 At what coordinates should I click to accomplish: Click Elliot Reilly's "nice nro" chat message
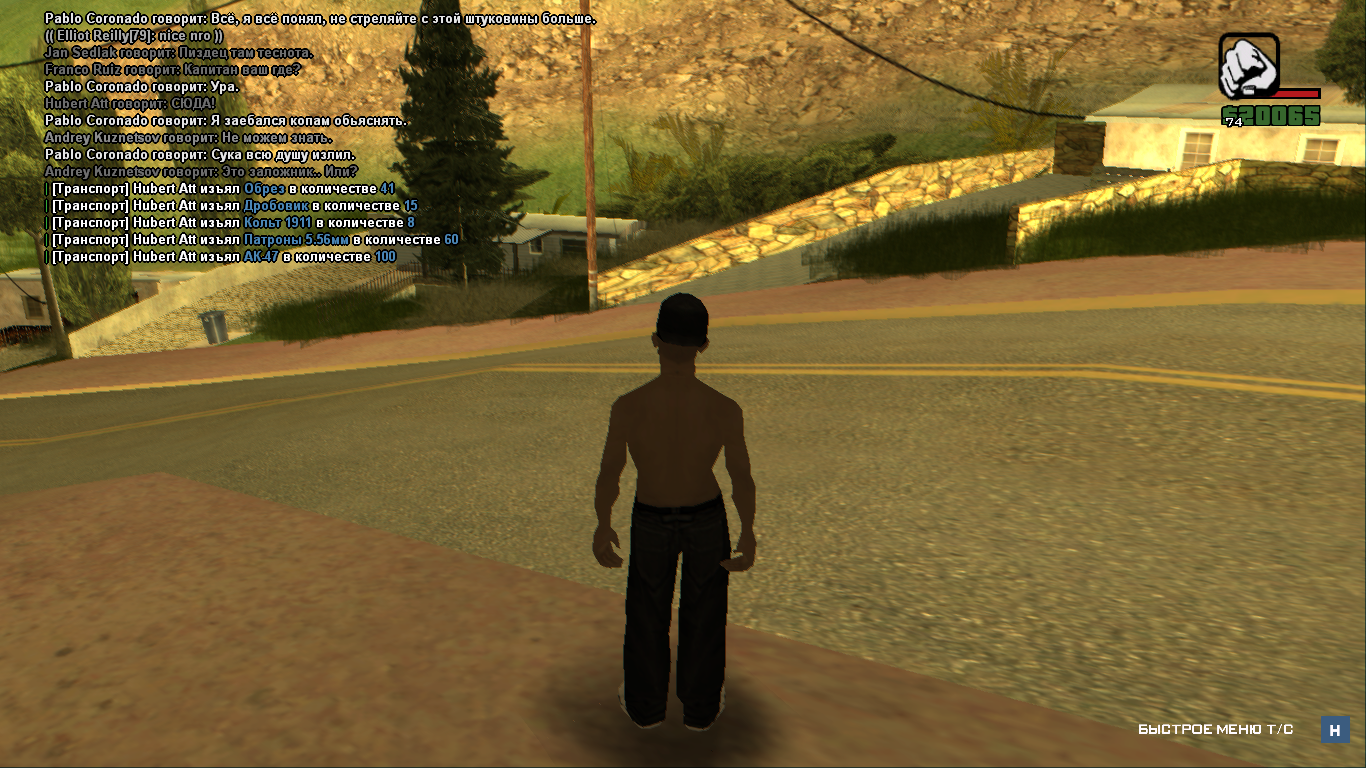(134, 36)
